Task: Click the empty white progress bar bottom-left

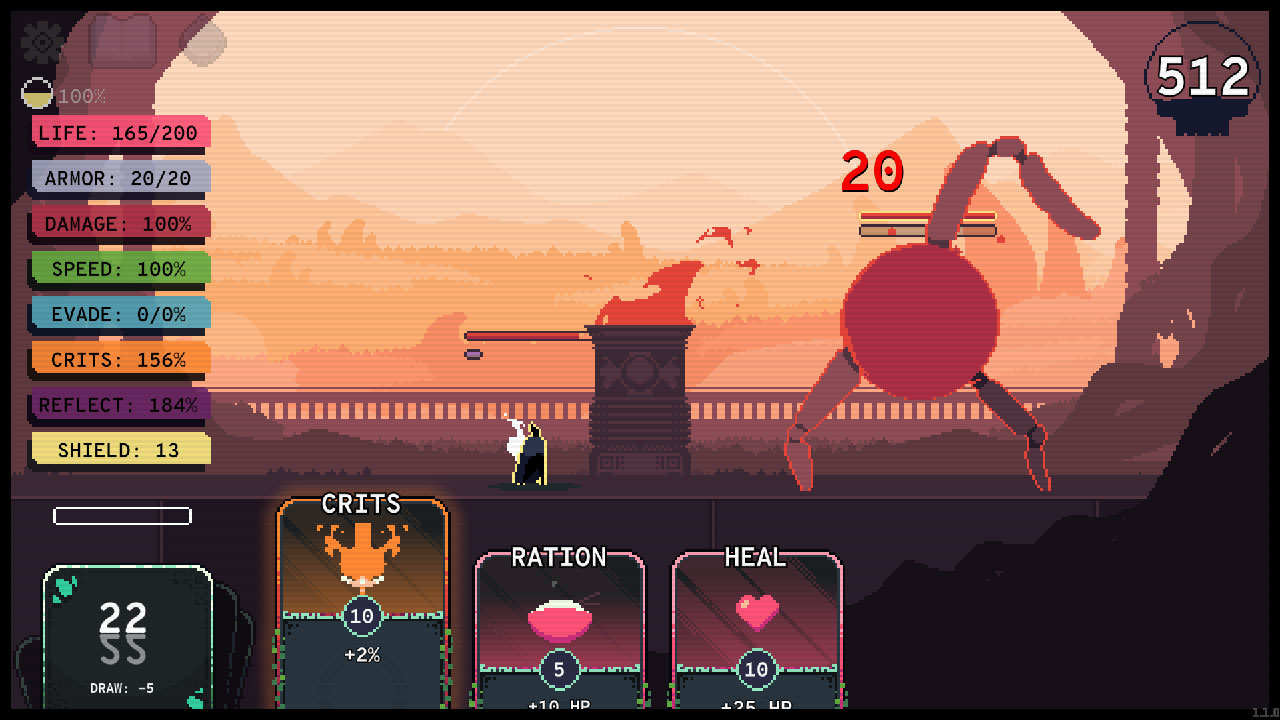Action: (122, 516)
